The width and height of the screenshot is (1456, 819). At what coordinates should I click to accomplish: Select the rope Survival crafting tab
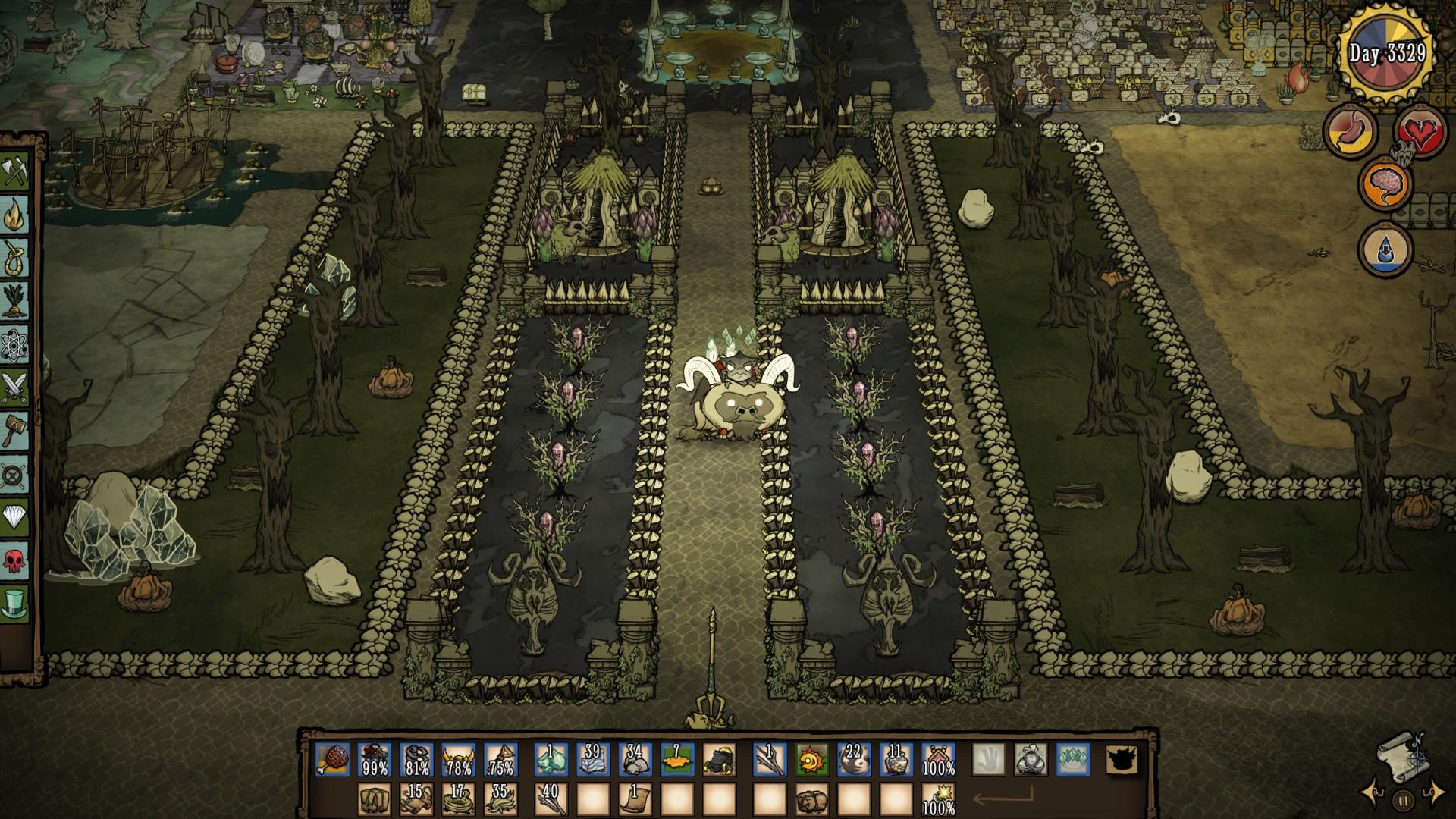point(15,259)
